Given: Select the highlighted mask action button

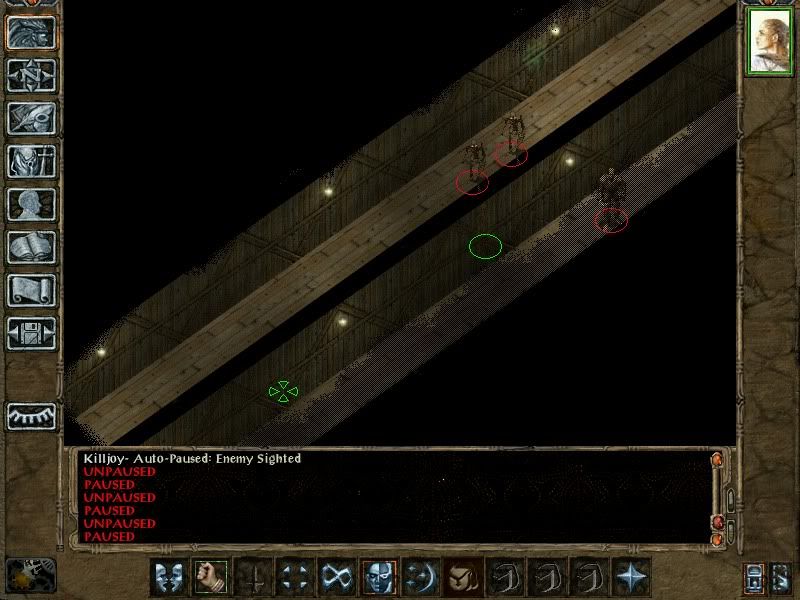Looking at the screenshot, I should coord(379,576).
